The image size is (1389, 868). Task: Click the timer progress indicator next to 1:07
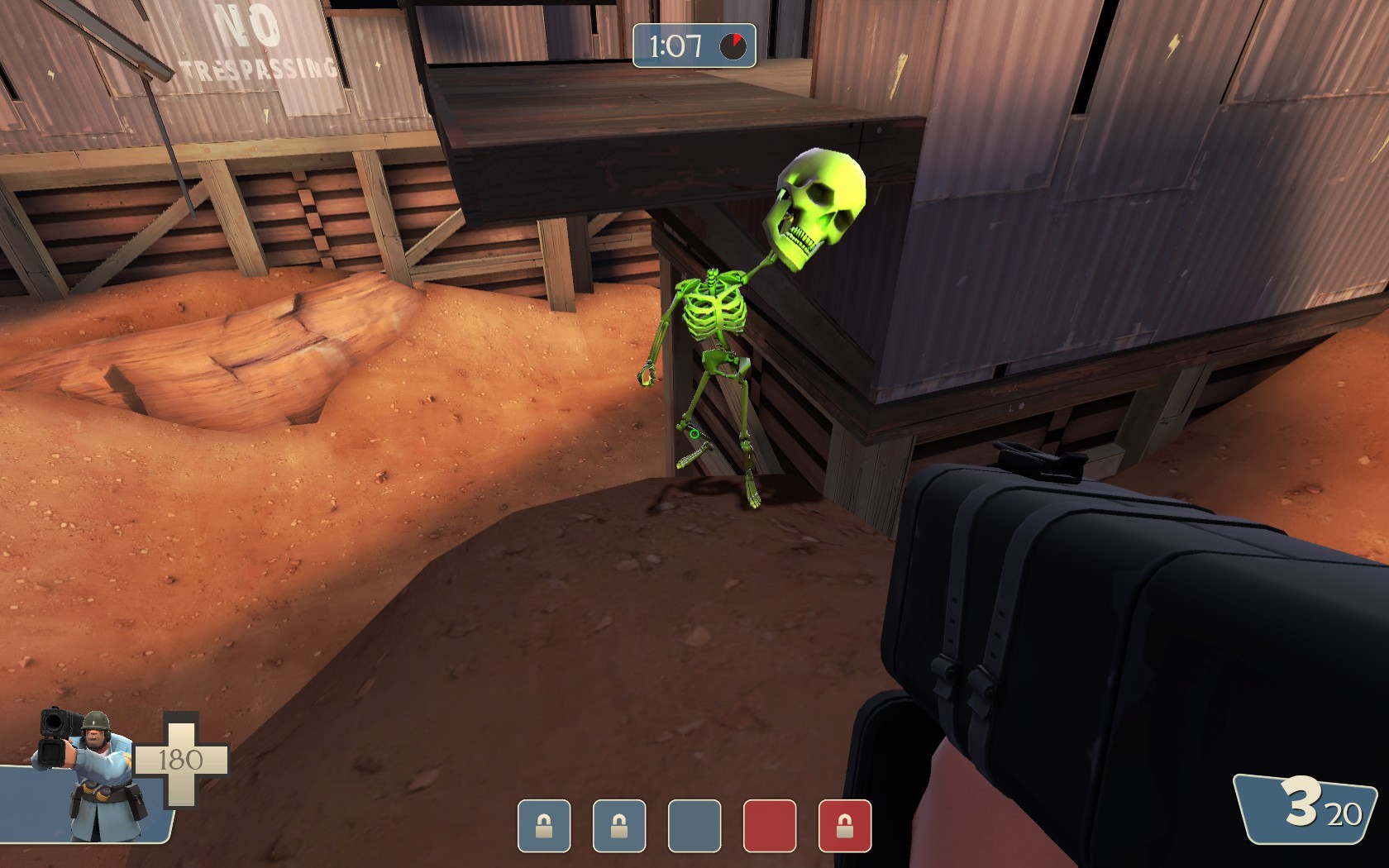click(x=731, y=45)
